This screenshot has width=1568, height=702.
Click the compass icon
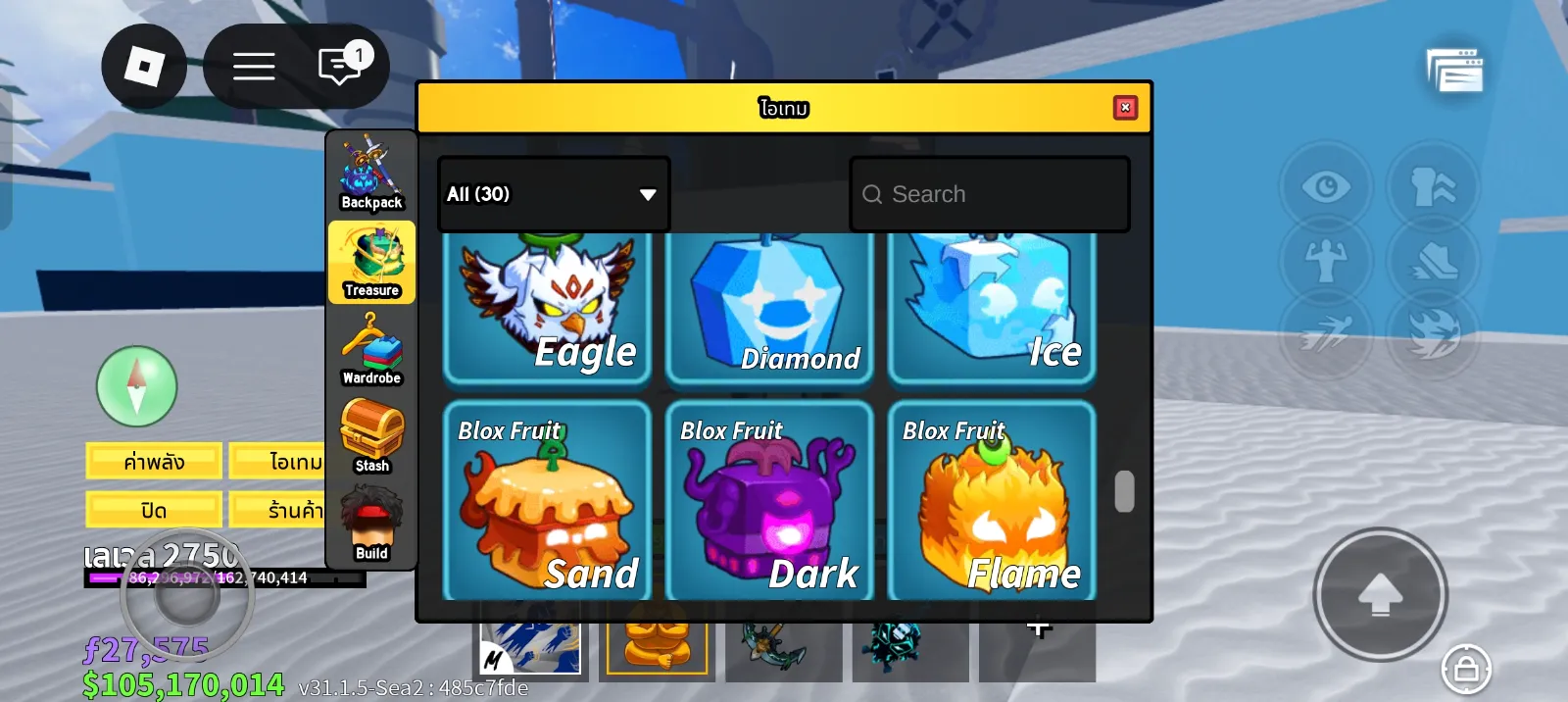137,386
